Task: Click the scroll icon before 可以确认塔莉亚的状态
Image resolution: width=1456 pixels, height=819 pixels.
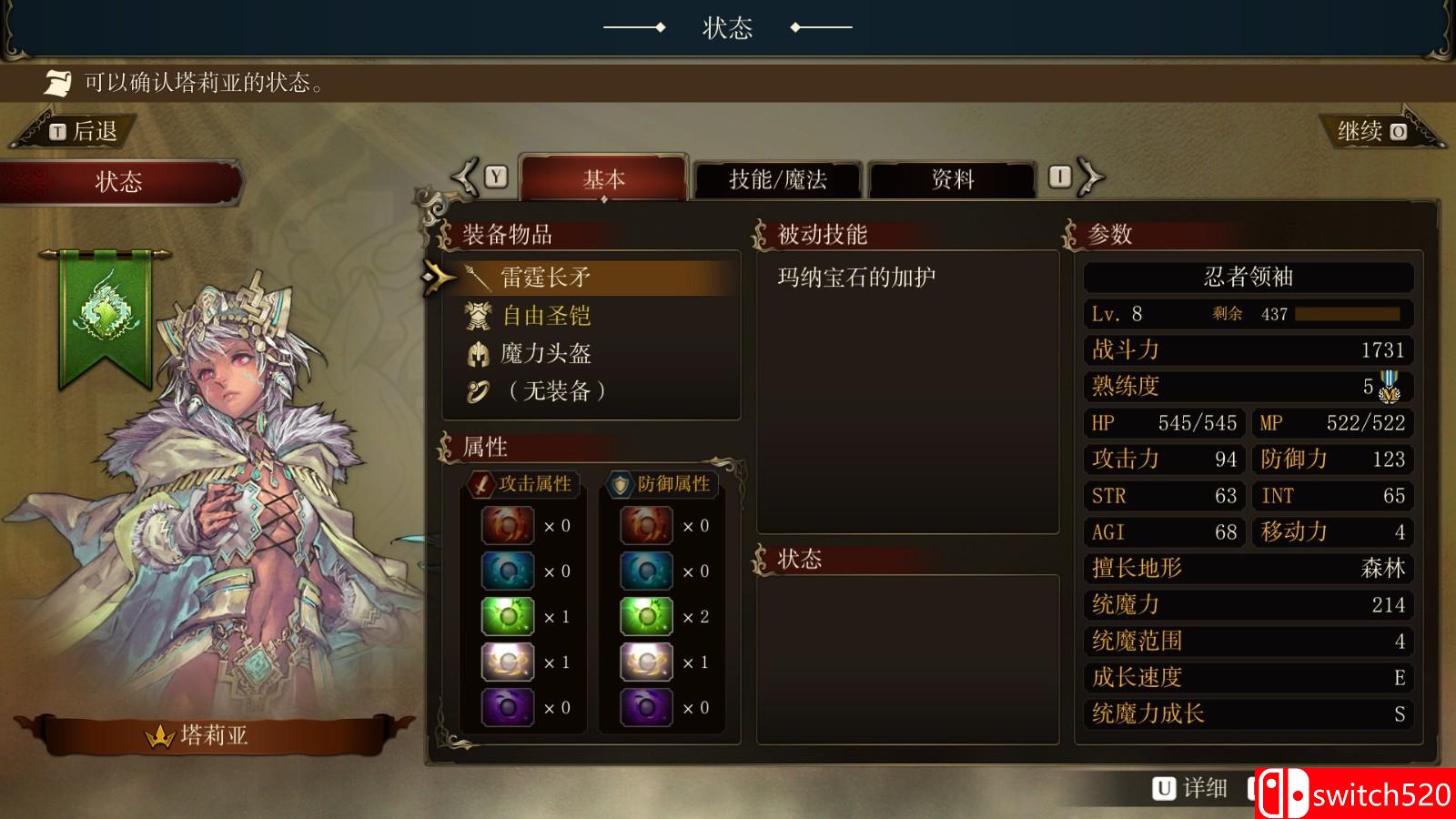Action: point(57,85)
